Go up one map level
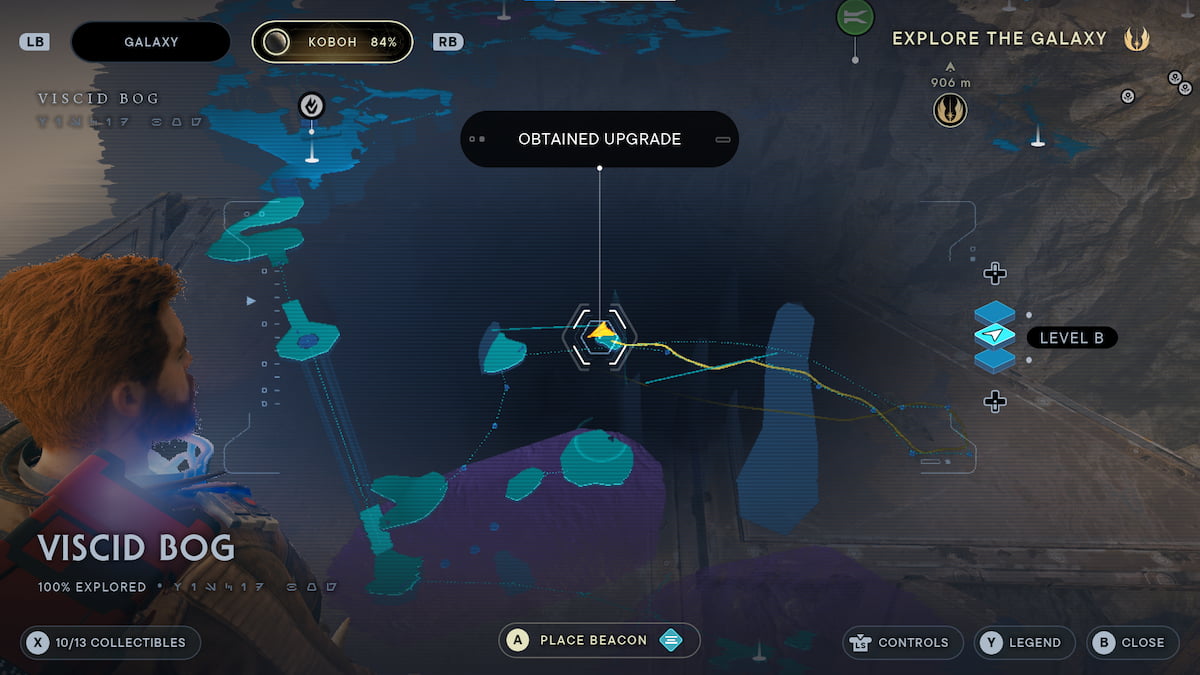Screen dimensions: 1200x675 tap(994, 273)
